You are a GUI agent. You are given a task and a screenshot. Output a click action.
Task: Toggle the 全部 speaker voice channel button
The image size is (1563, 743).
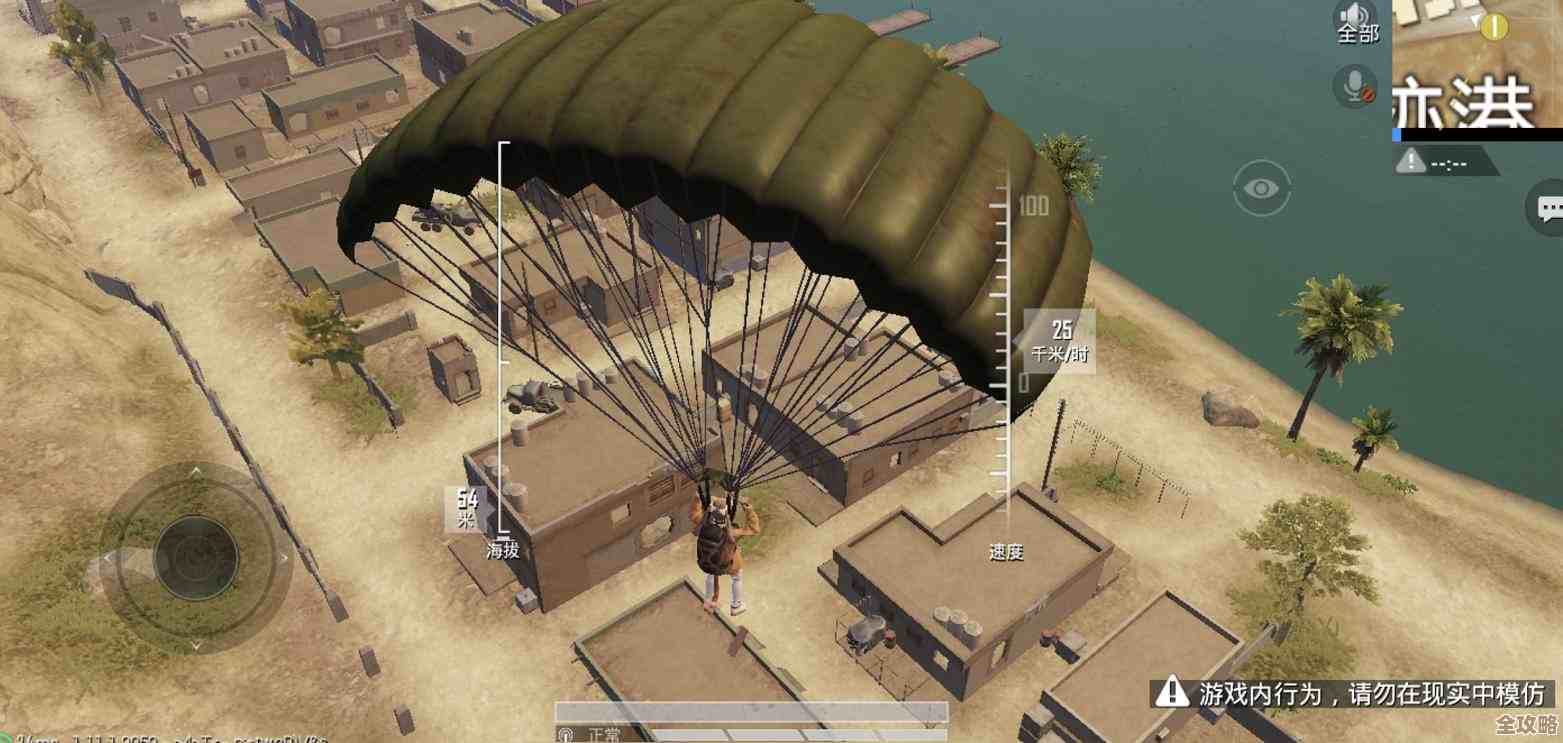1357,21
